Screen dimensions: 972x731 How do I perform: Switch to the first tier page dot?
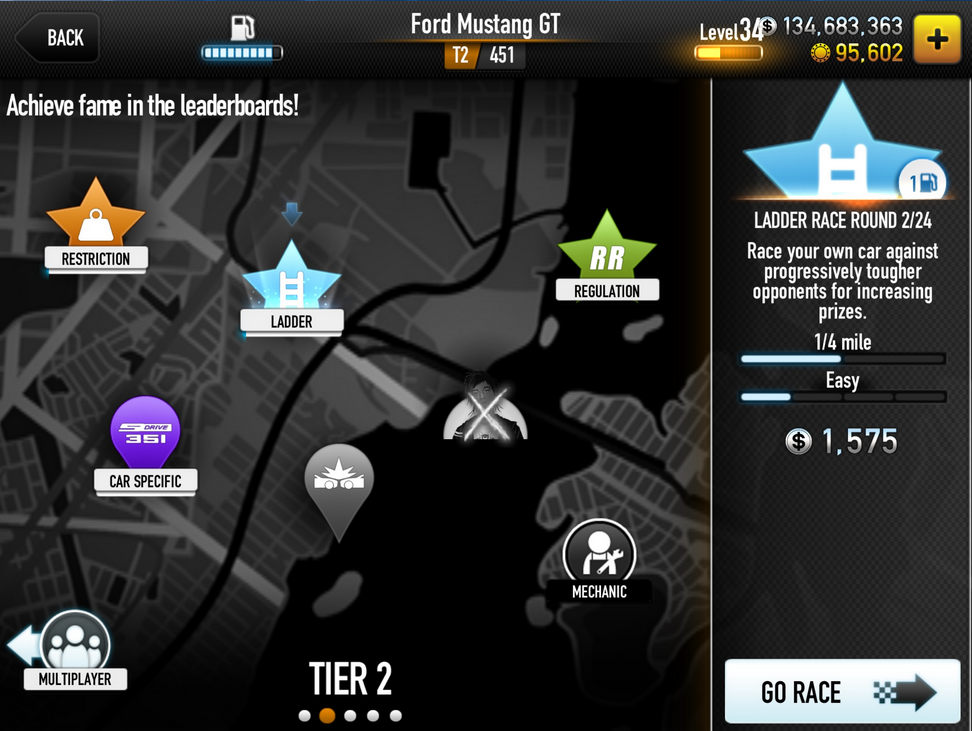pos(304,716)
